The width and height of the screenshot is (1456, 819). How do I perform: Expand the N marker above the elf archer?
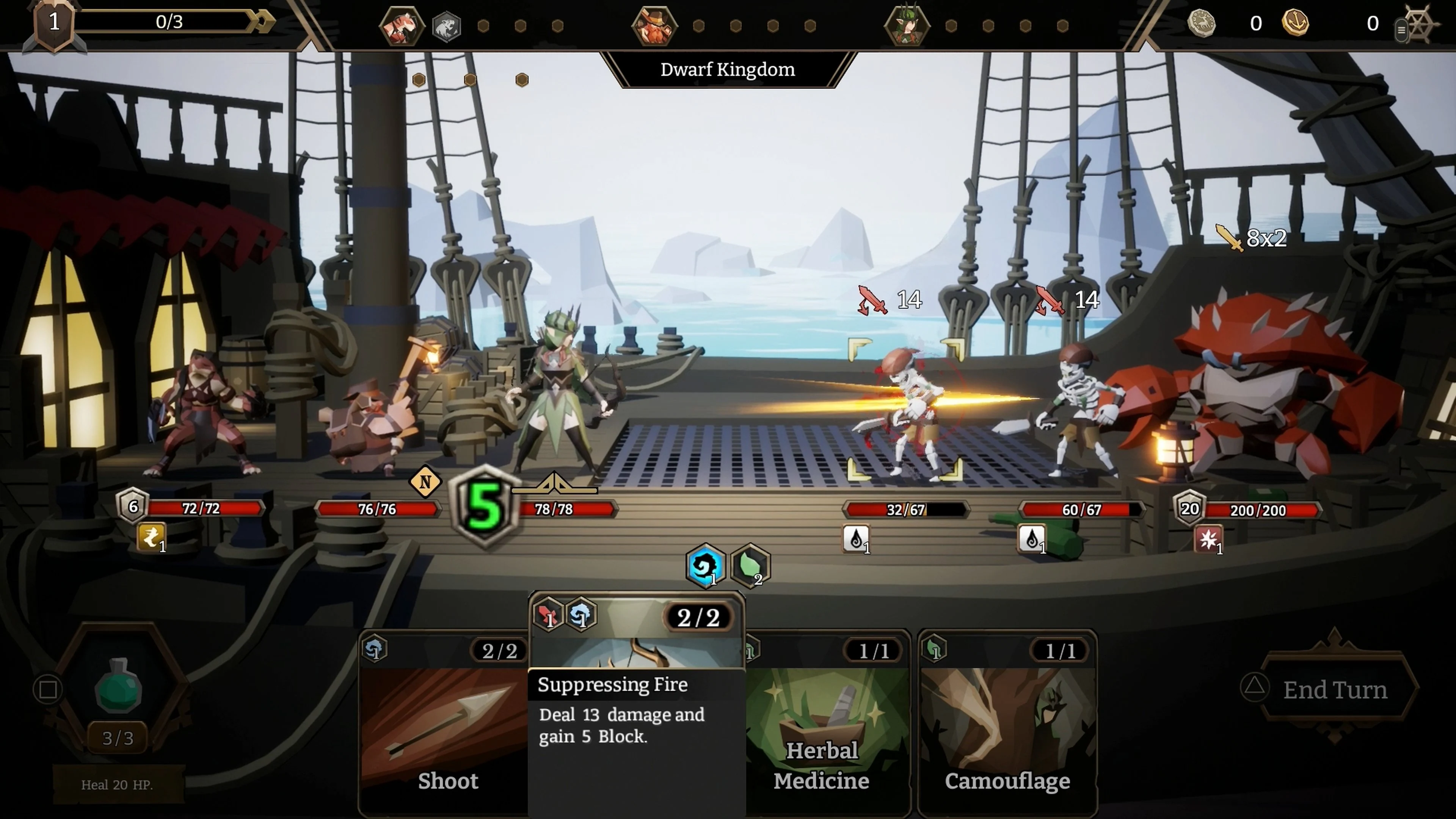[x=425, y=482]
